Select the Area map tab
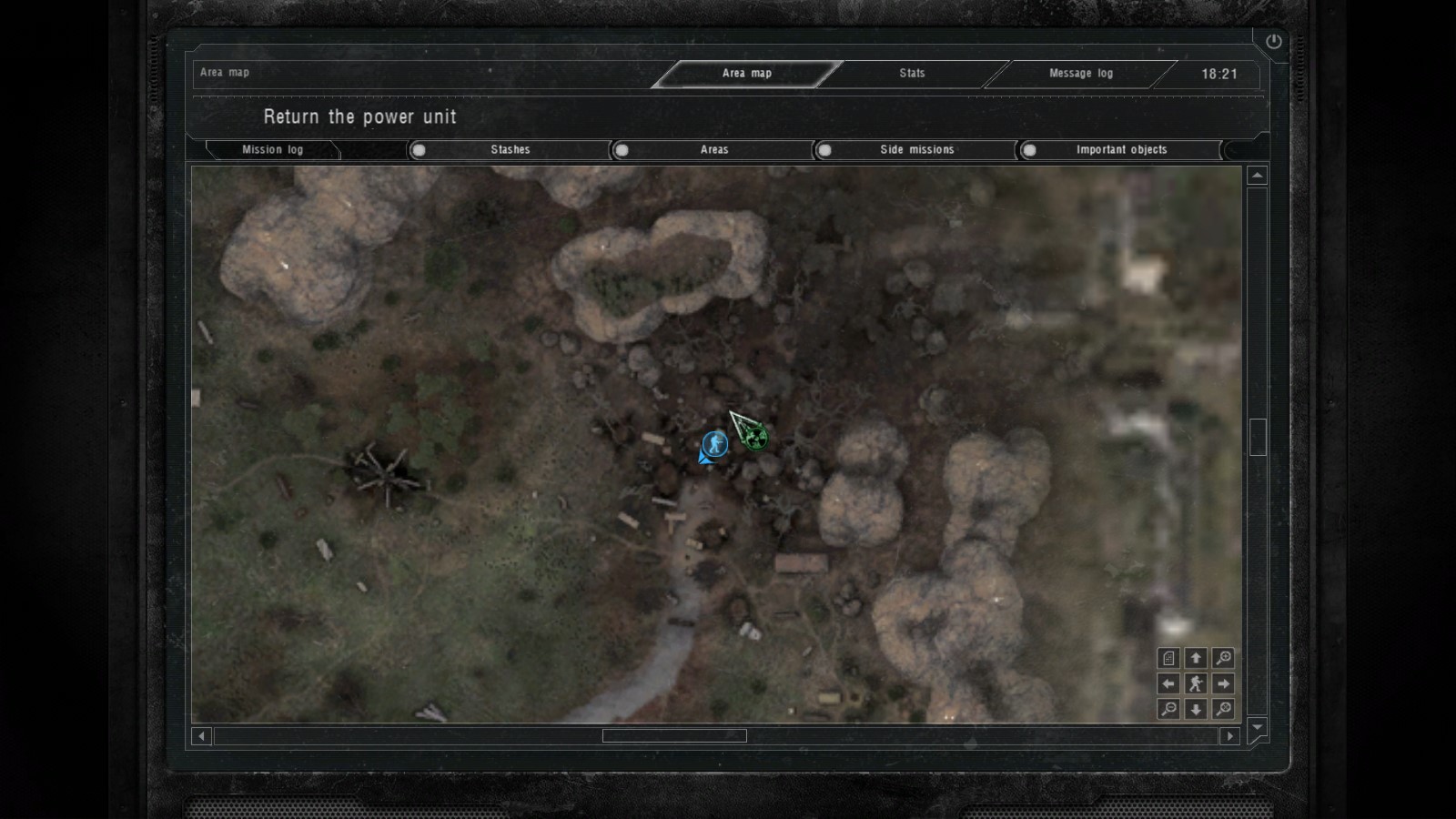The width and height of the screenshot is (1456, 819). pyautogui.click(x=746, y=74)
